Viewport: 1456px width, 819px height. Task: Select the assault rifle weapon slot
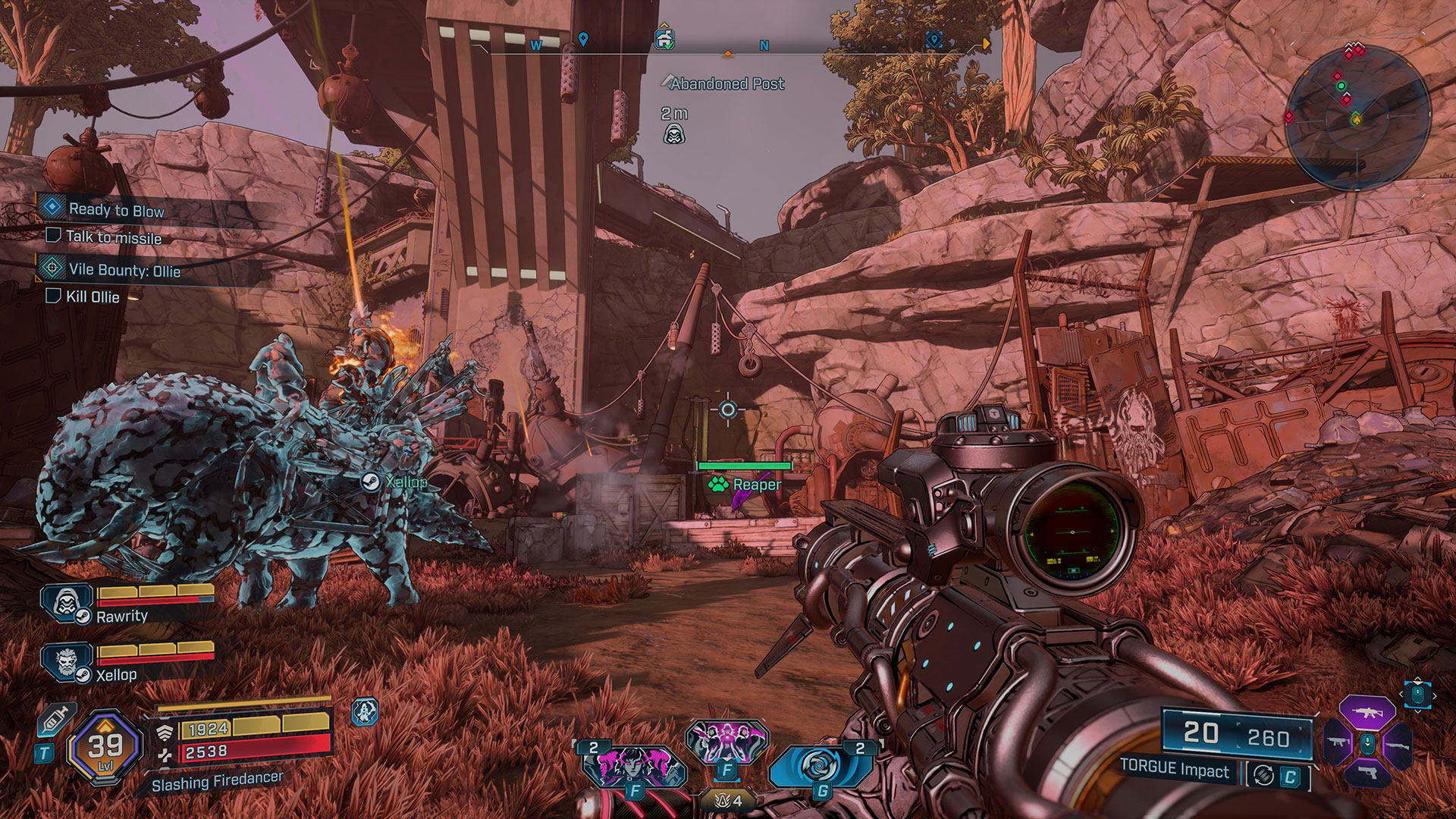click(x=1367, y=713)
